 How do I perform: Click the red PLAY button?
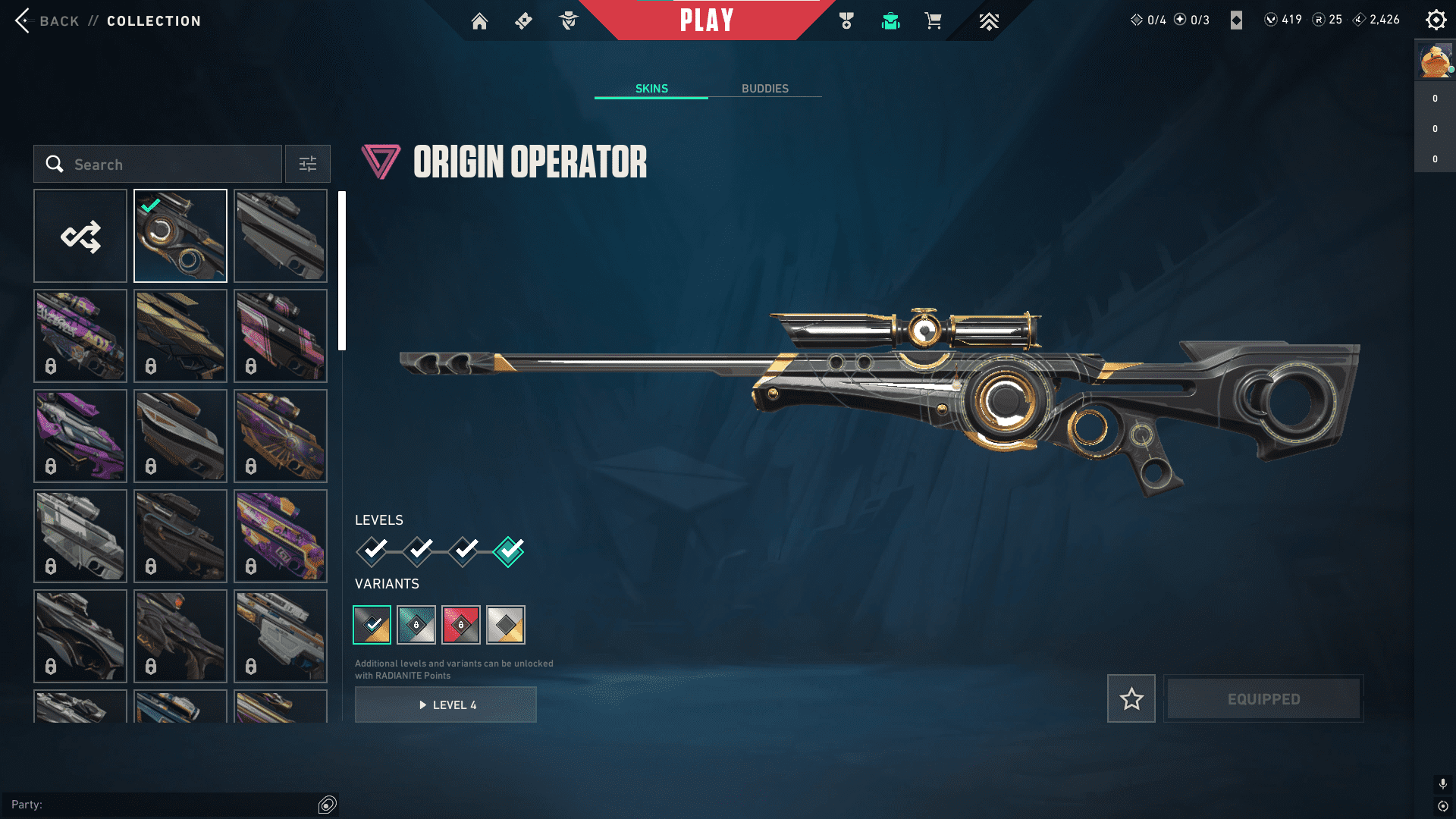pyautogui.click(x=706, y=20)
